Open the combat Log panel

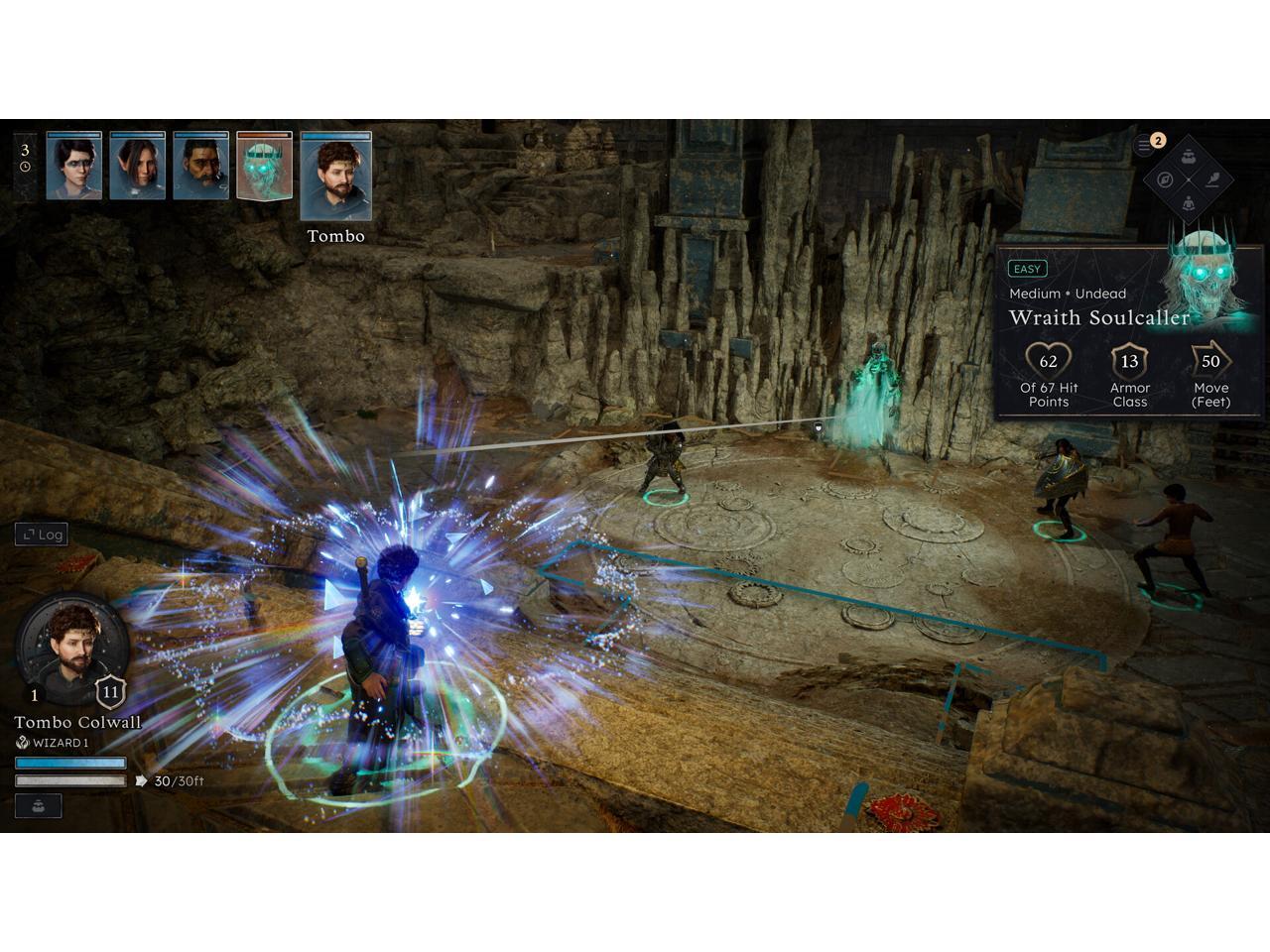[42, 535]
